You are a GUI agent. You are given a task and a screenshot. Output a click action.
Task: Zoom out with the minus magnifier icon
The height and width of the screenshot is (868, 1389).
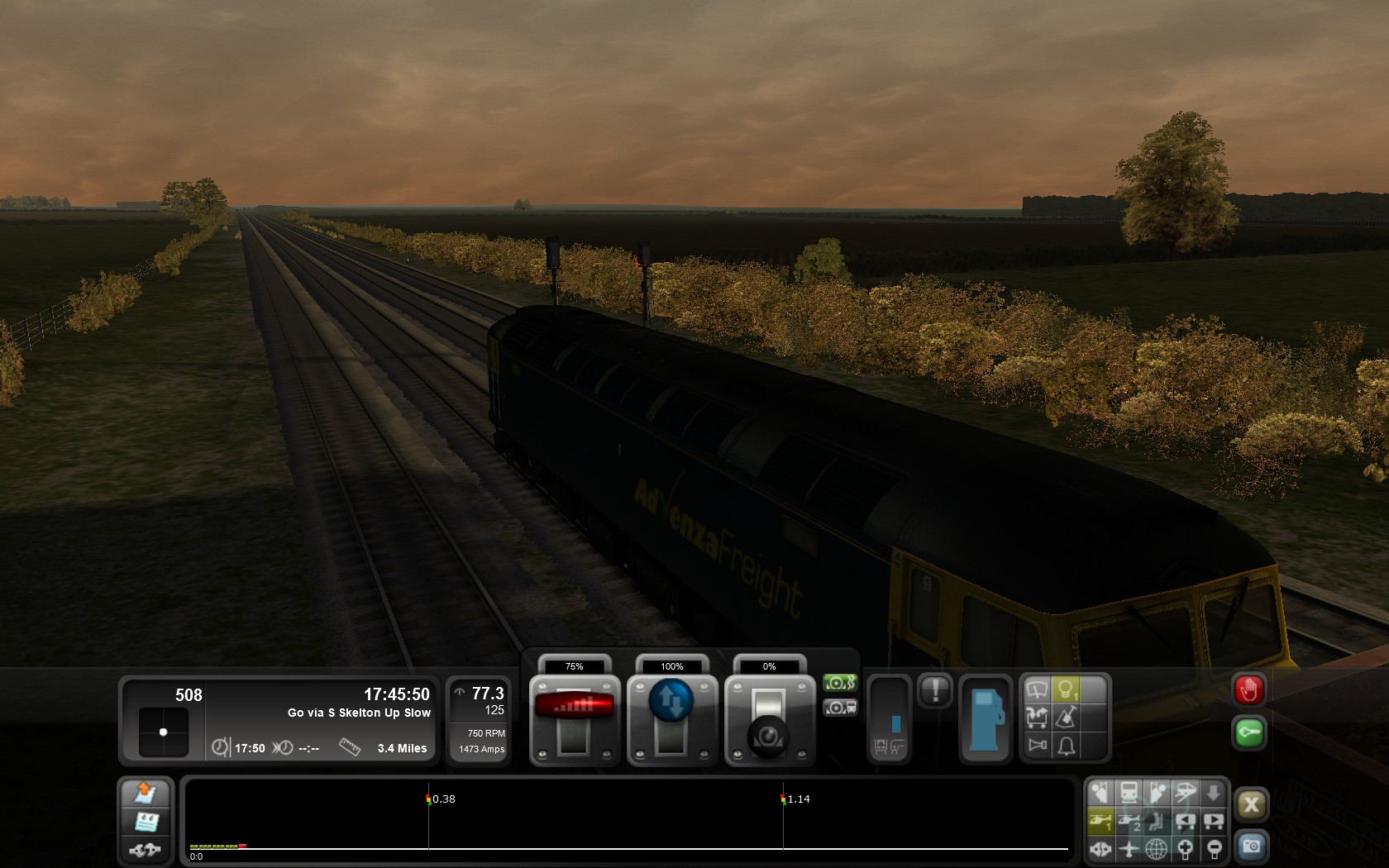pos(1214,848)
